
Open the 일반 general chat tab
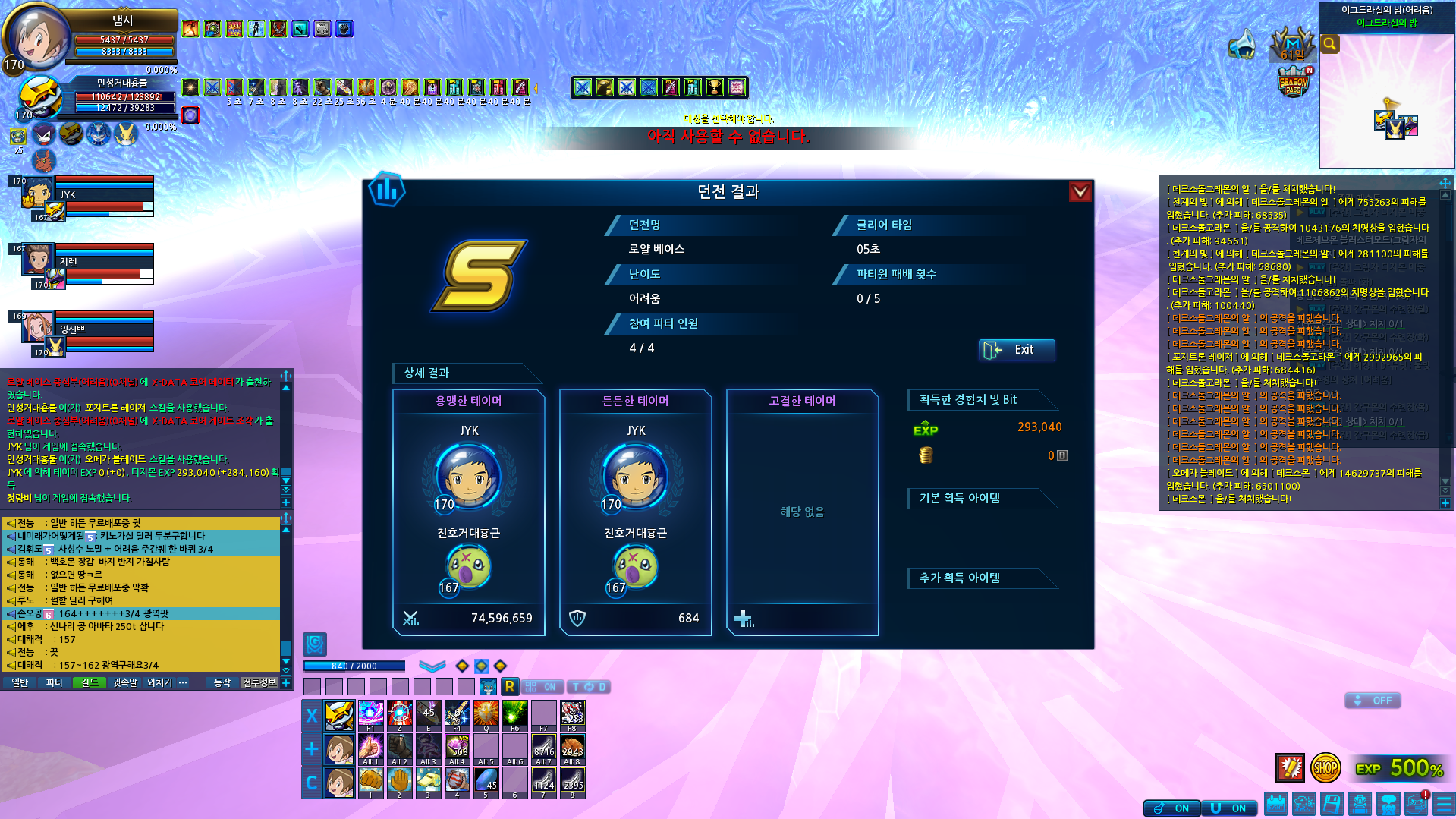pyautogui.click(x=20, y=683)
